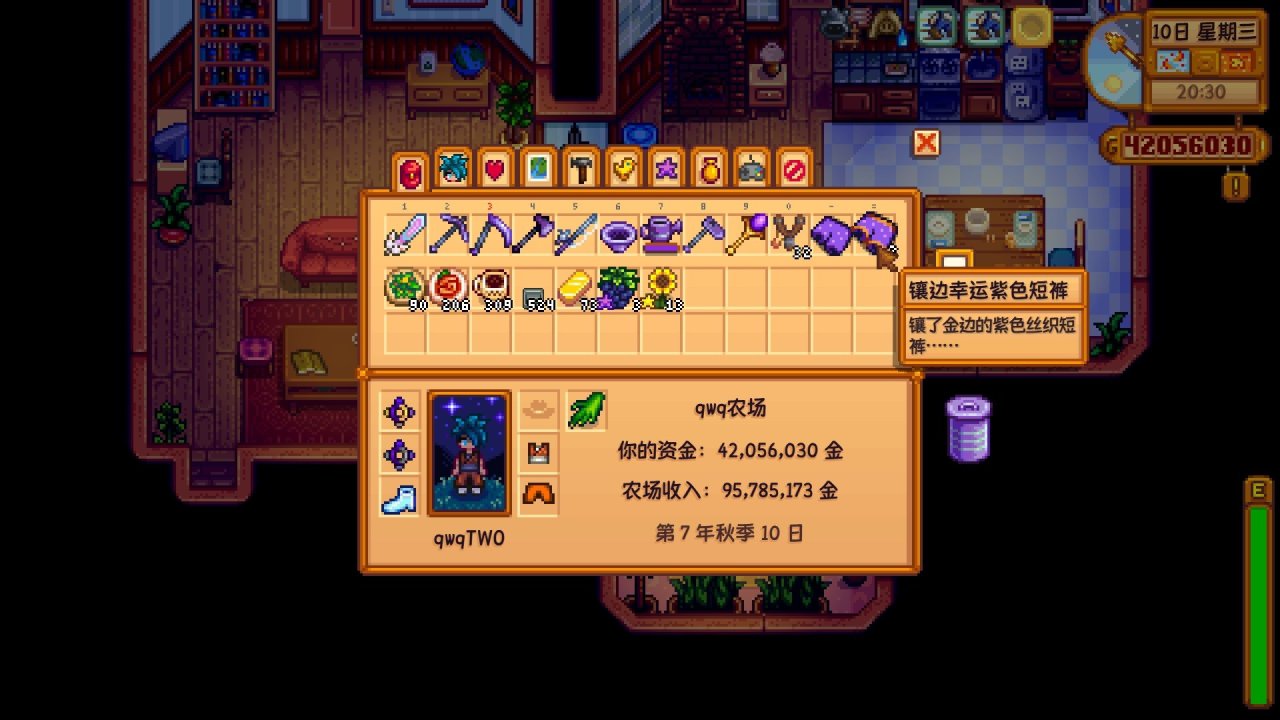Select the pickaxe in the inventory
Image resolution: width=1280 pixels, height=720 pixels.
point(447,231)
